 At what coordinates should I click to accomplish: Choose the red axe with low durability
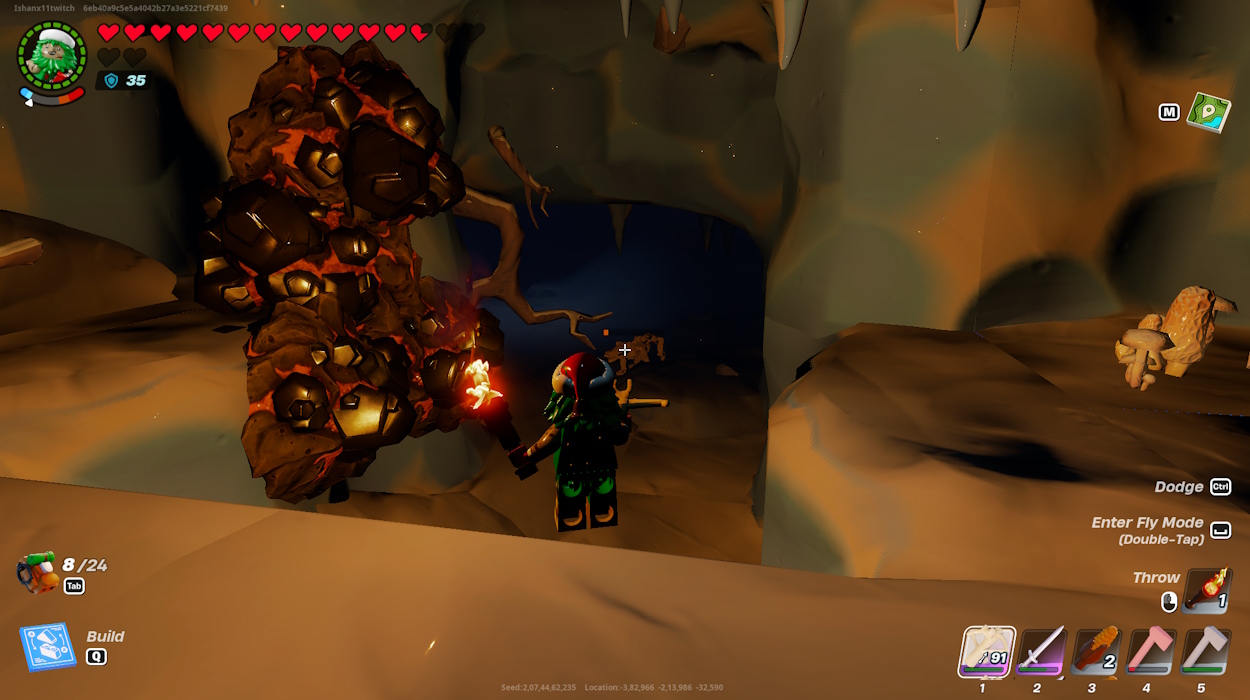pyautogui.click(x=1151, y=652)
